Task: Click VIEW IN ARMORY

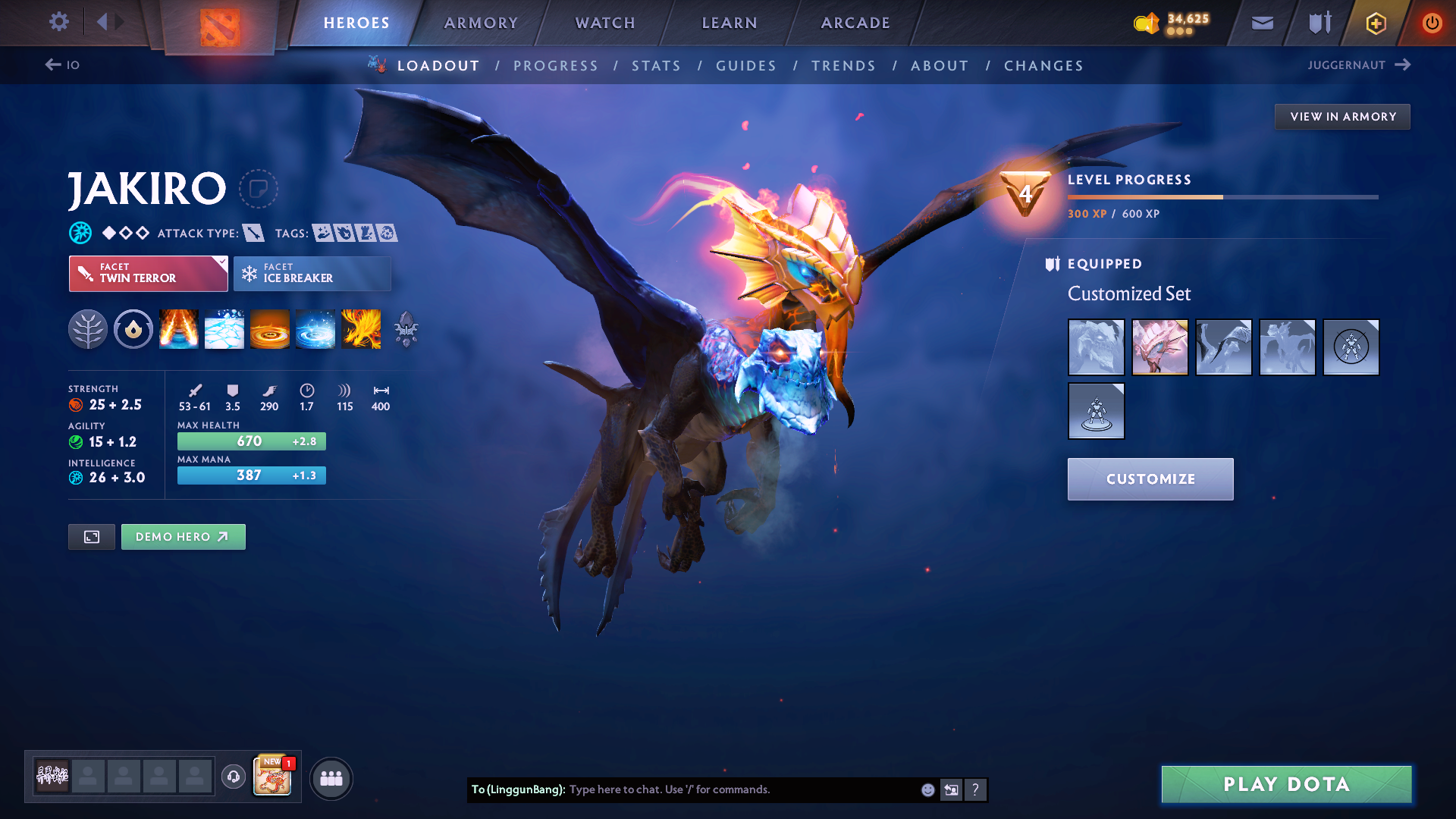Action: pyautogui.click(x=1342, y=116)
